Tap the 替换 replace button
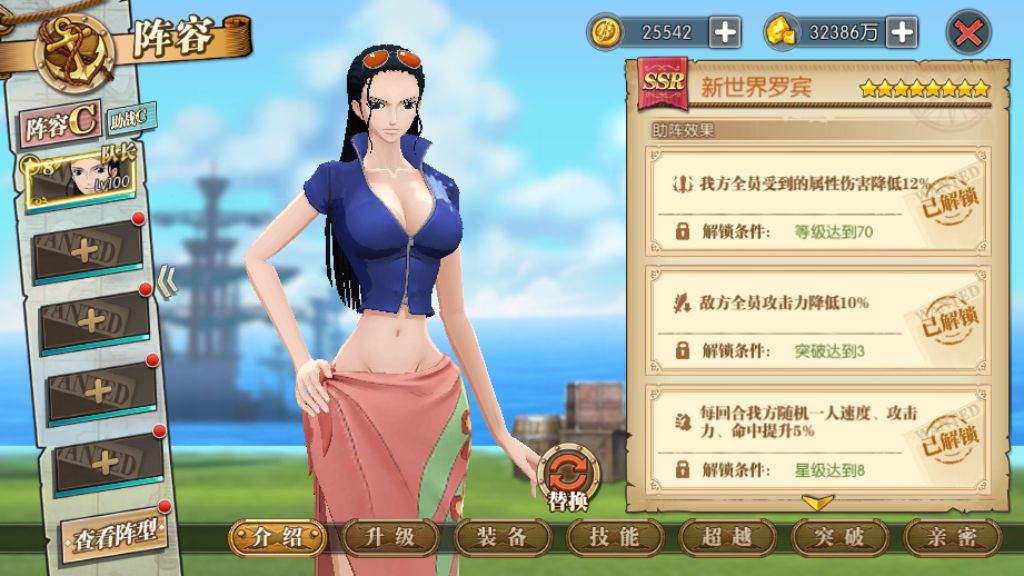The height and width of the screenshot is (576, 1024). click(x=568, y=476)
